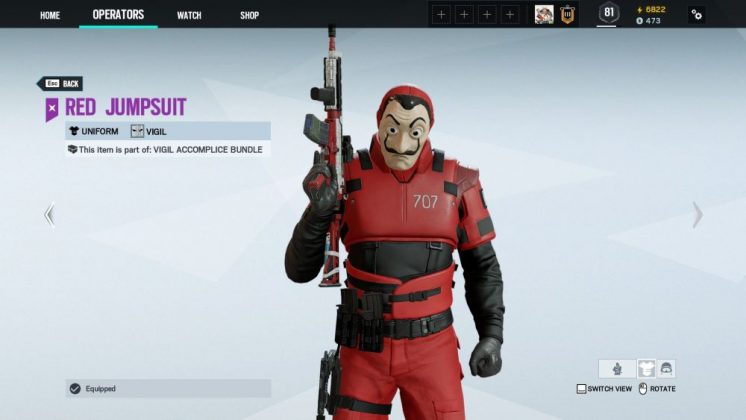This screenshot has height=420, width=746.
Task: Select the full operator view icon
Action: click(x=616, y=368)
